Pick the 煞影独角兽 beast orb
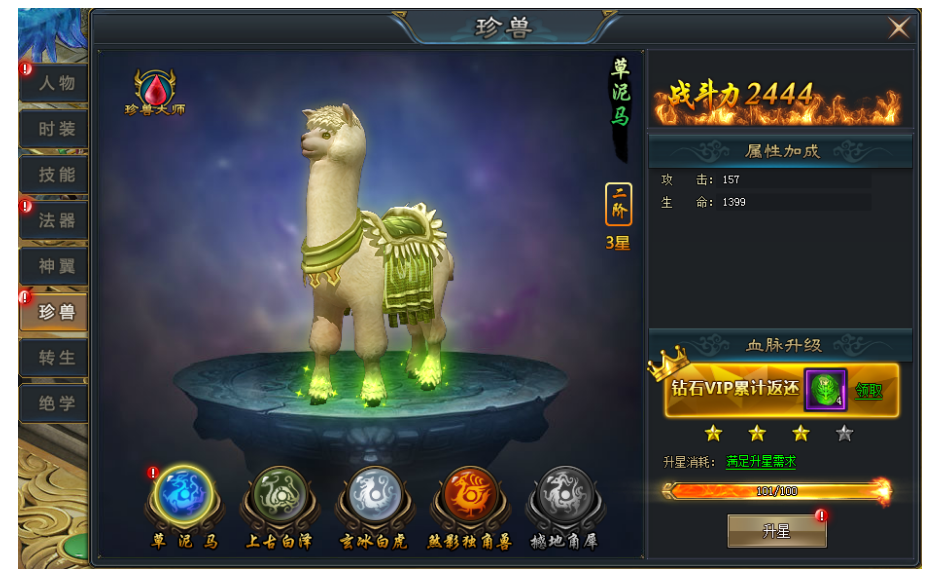 [470, 496]
